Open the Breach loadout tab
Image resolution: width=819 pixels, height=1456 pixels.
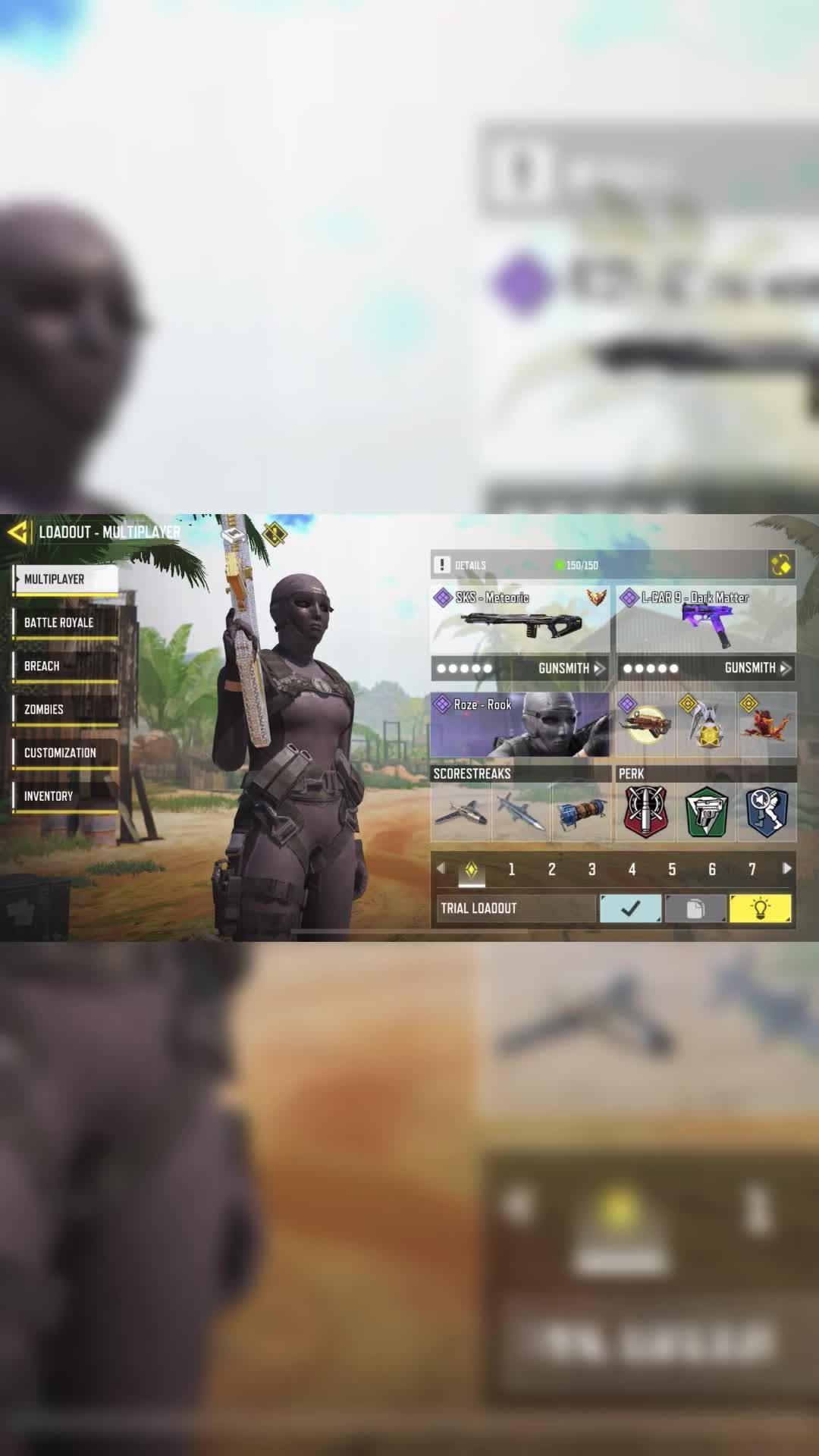click(x=65, y=666)
